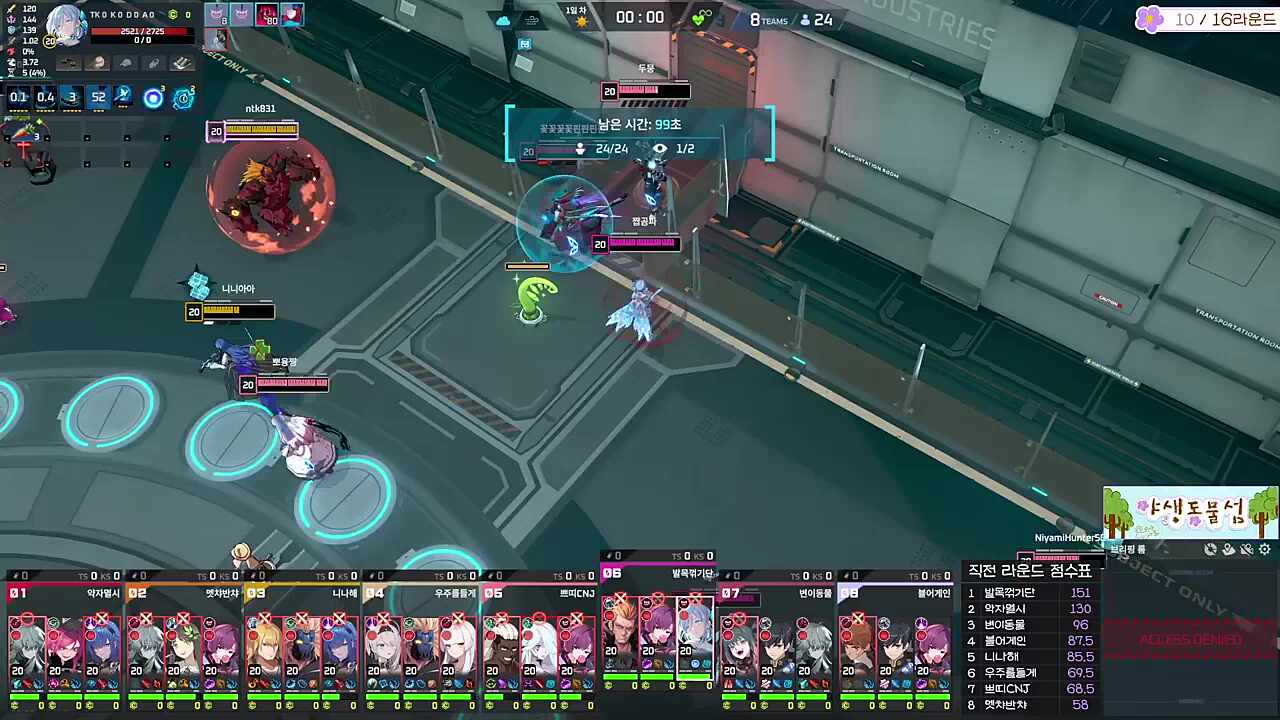This screenshot has width=1280, height=720.
Task: Select the glowing blue orb skill icon
Action: pos(153,97)
